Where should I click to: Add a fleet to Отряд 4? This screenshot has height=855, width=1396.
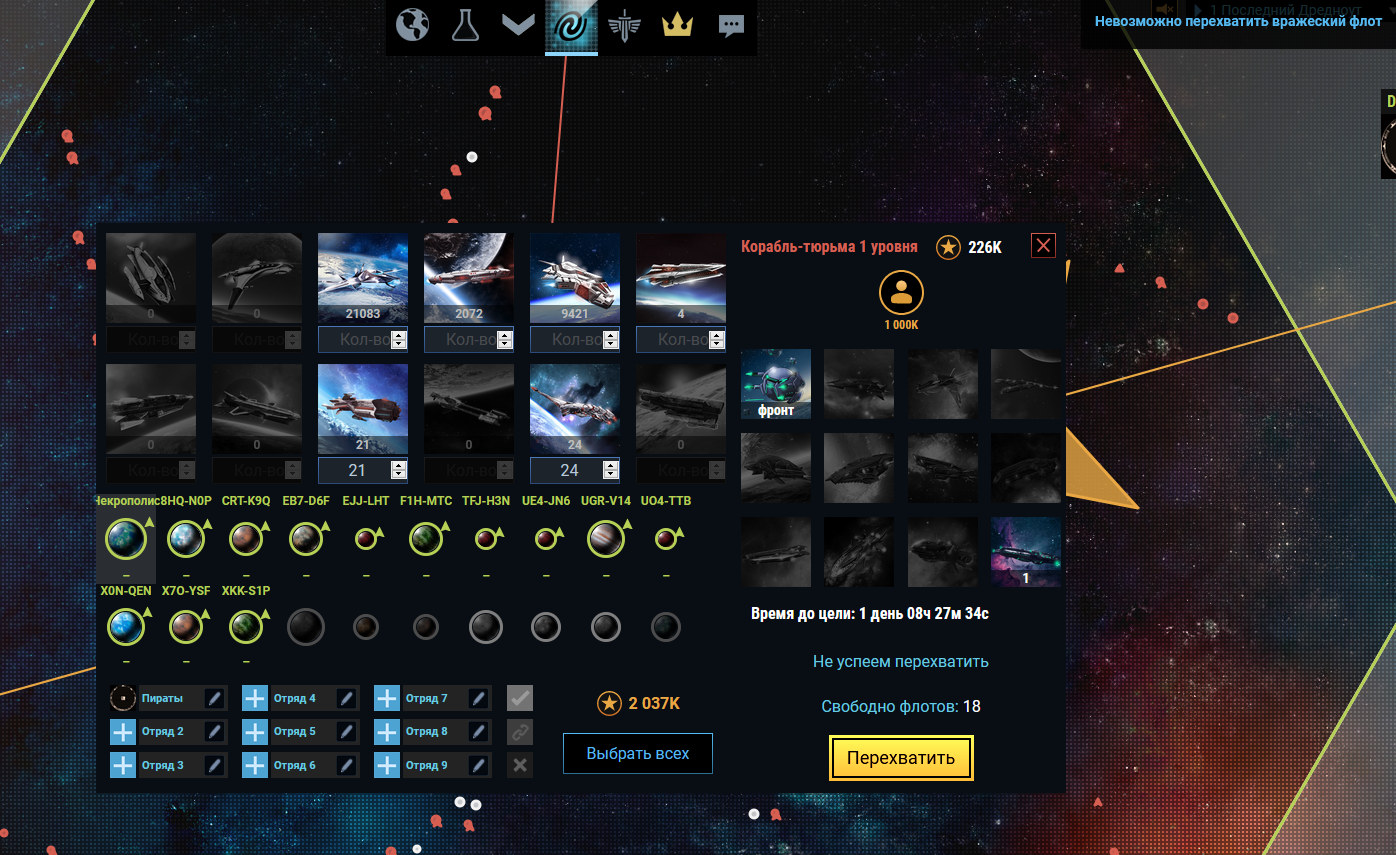[x=255, y=698]
